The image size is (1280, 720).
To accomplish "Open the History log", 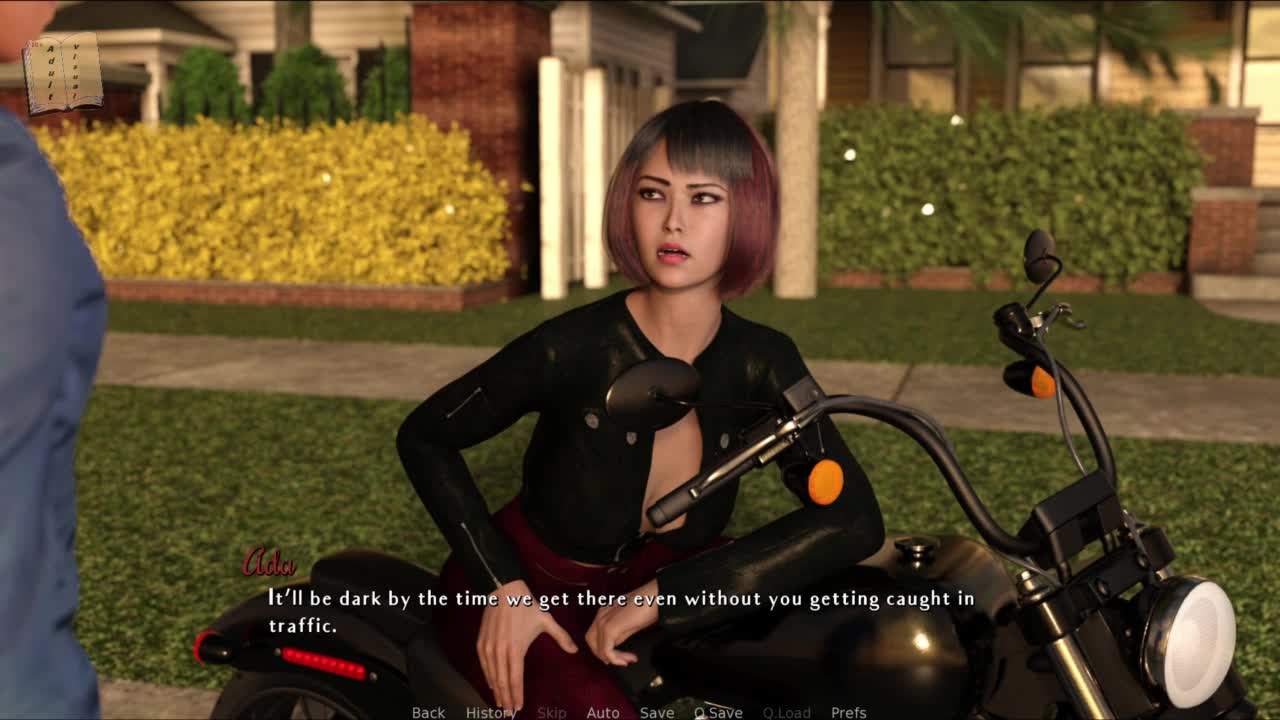I will [x=490, y=712].
